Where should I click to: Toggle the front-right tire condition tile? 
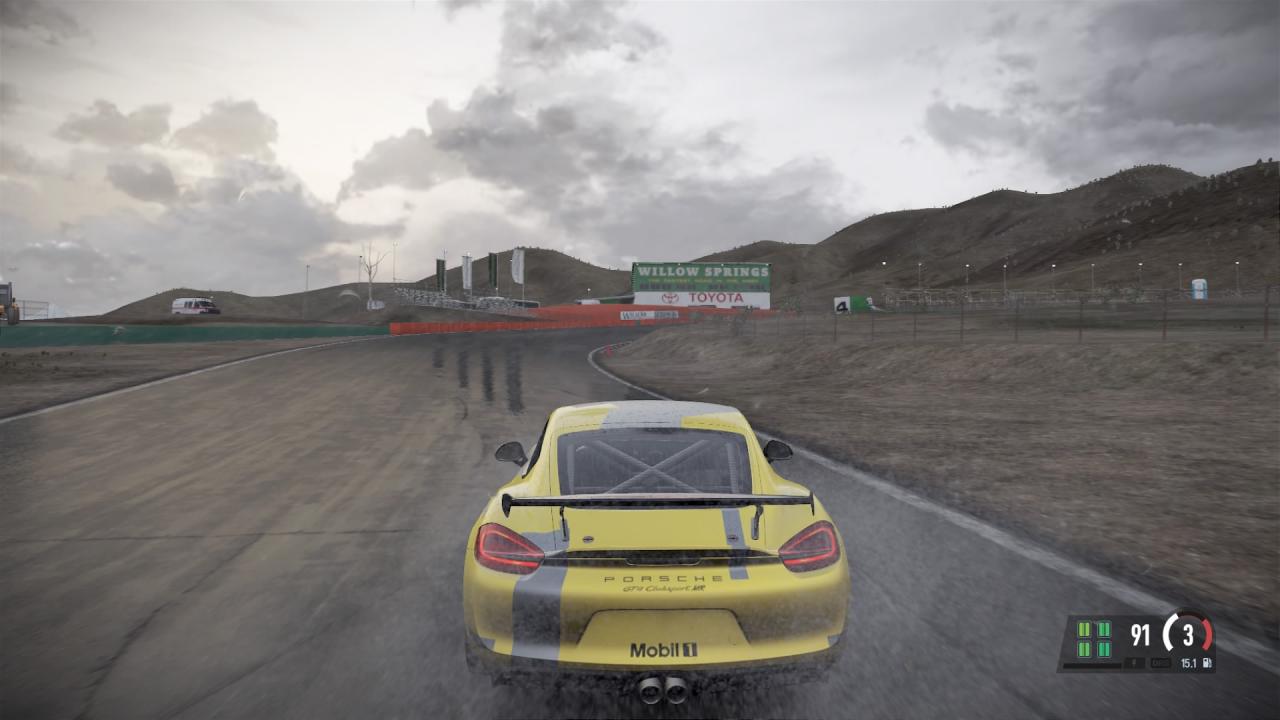coord(1104,631)
